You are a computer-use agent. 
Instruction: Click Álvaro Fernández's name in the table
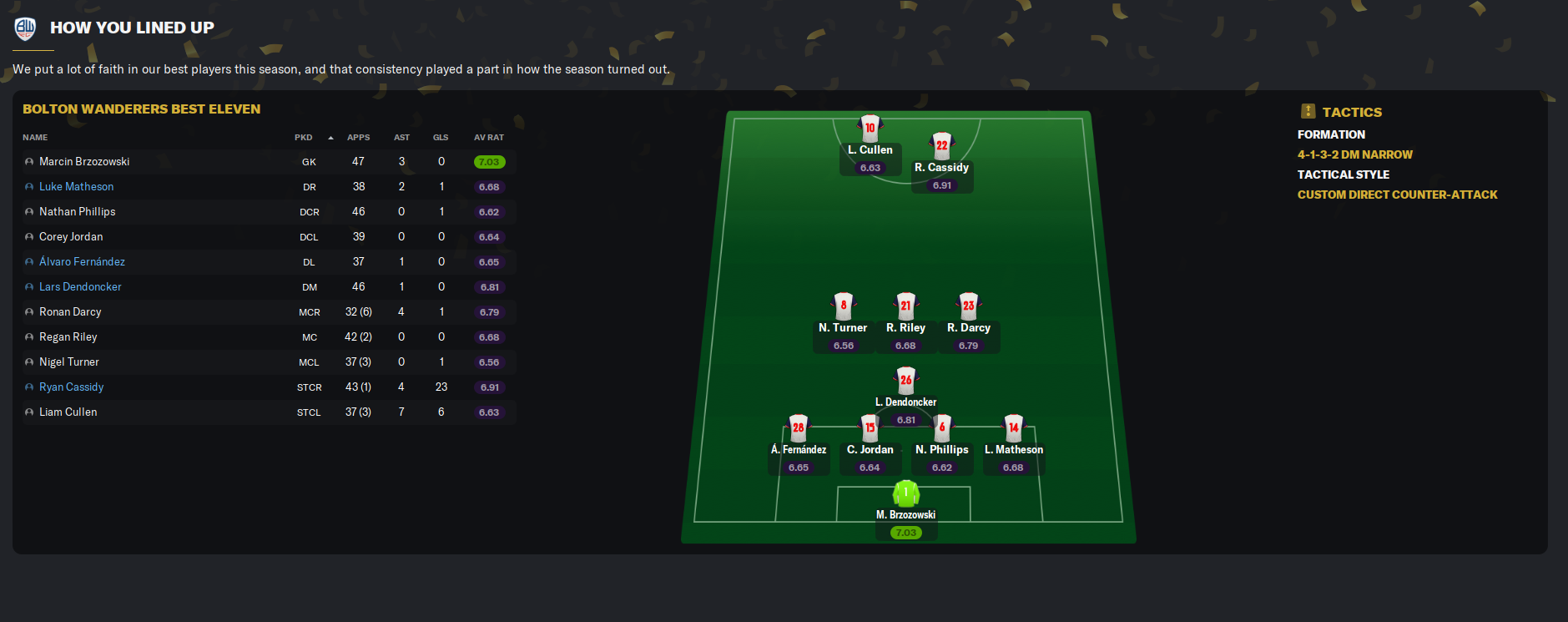point(82,262)
